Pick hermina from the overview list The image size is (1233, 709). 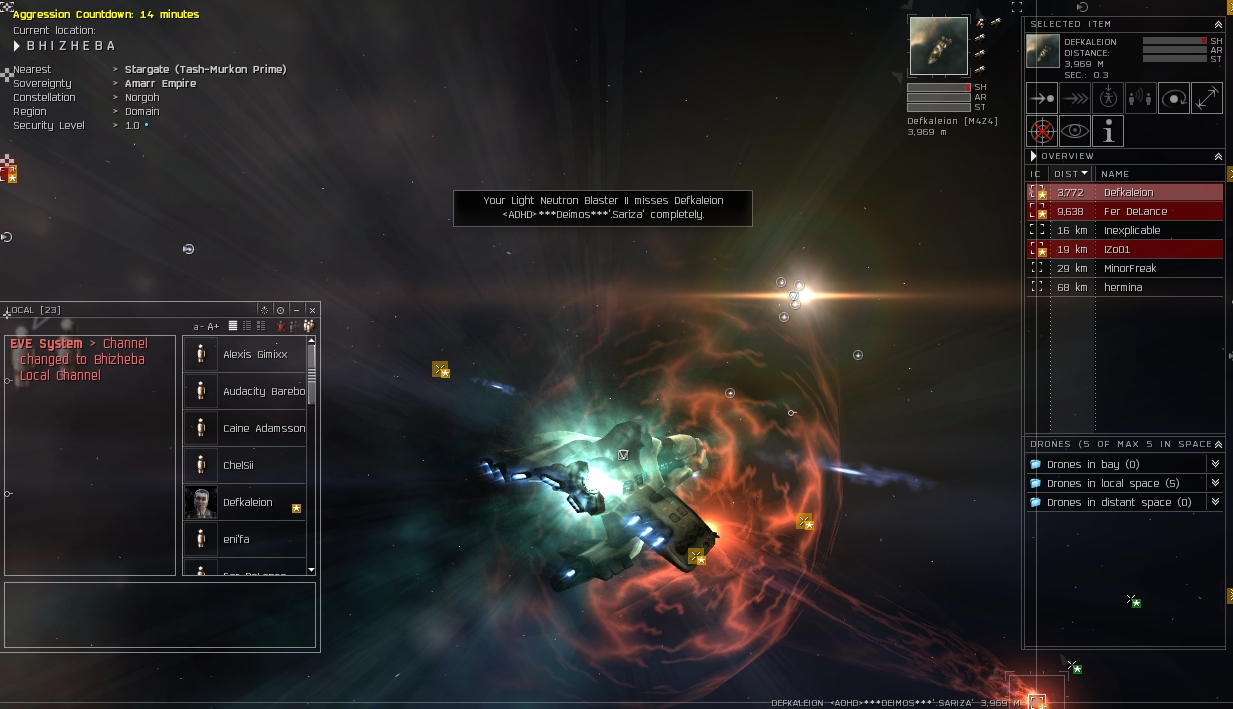[1122, 287]
